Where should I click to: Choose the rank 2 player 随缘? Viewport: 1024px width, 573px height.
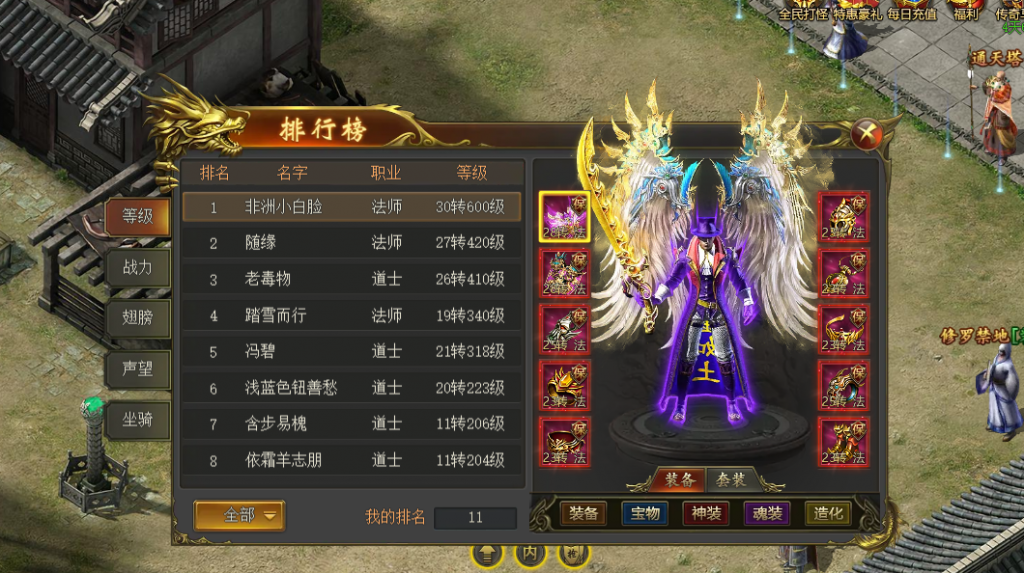pyautogui.click(x=352, y=243)
